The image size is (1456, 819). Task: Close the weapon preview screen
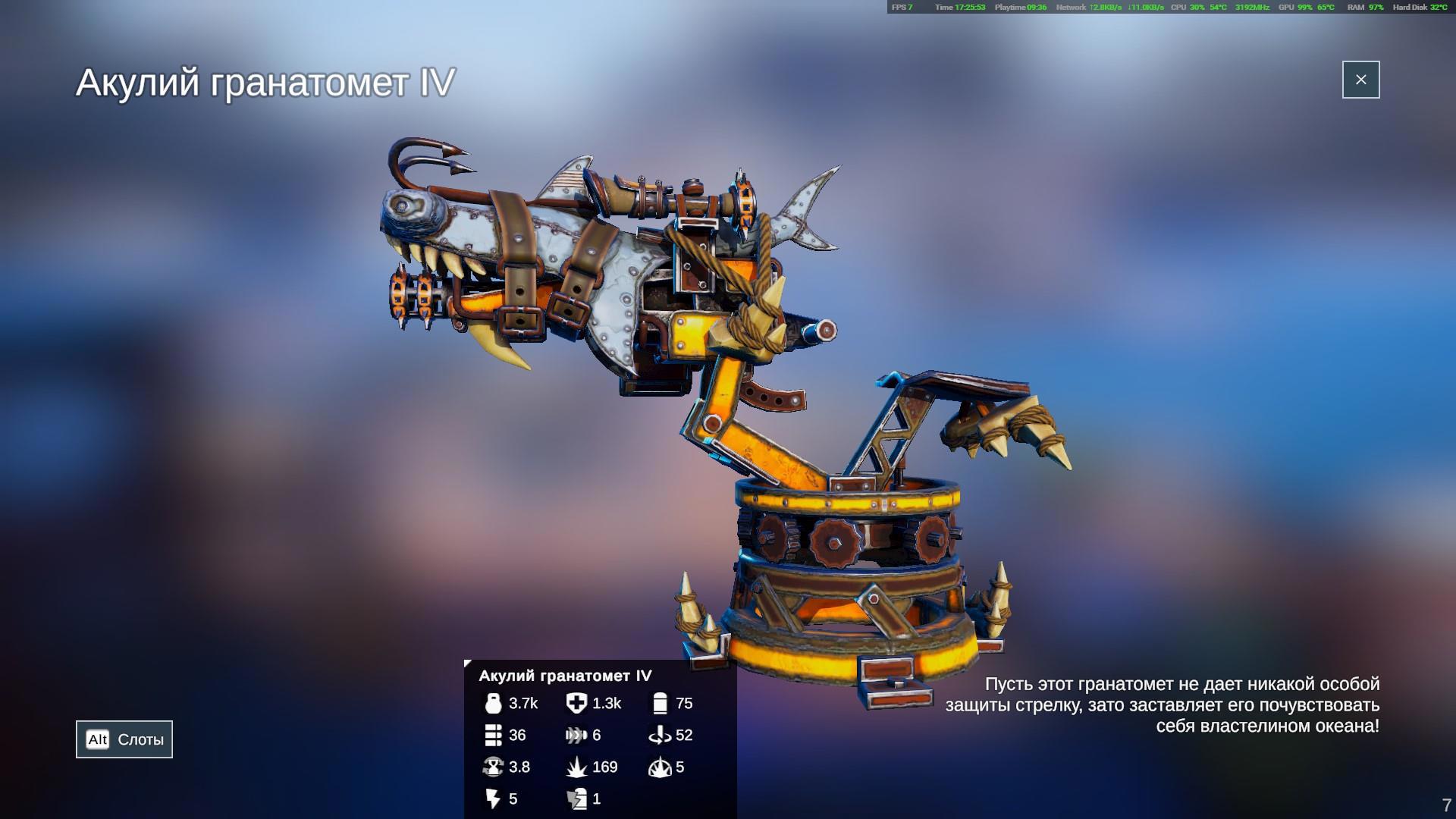(1360, 80)
